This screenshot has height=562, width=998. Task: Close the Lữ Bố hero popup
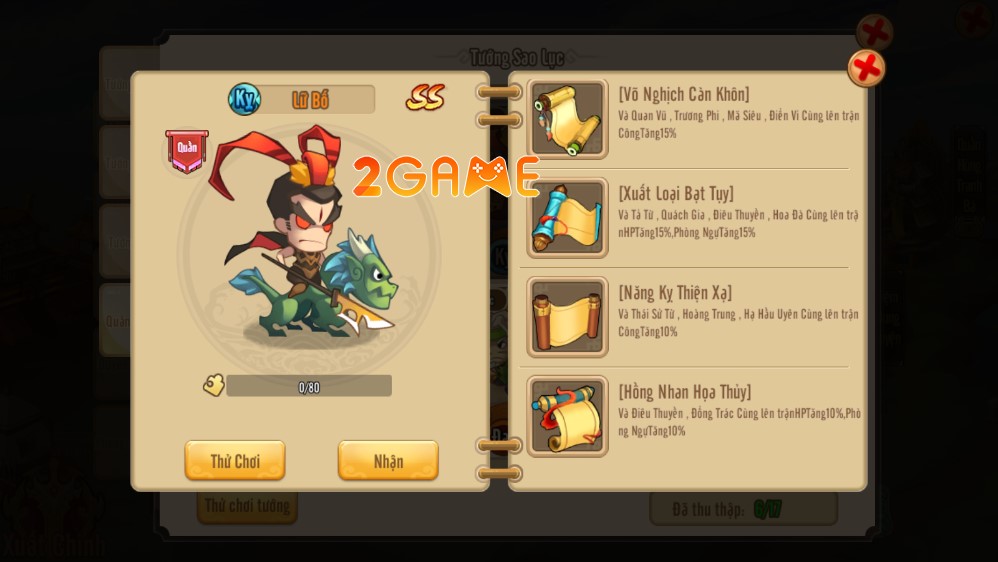click(866, 69)
